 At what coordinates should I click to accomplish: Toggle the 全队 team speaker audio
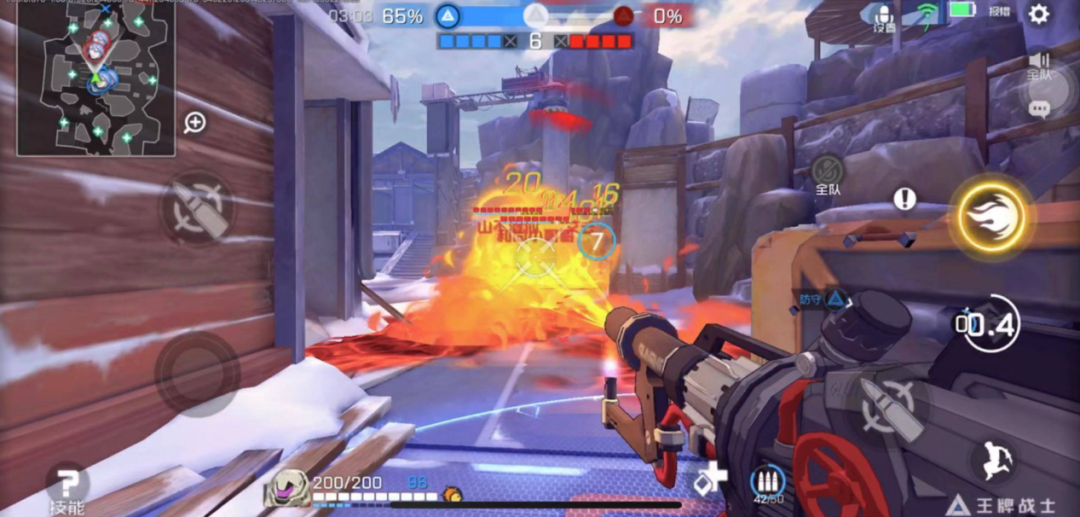click(1039, 66)
